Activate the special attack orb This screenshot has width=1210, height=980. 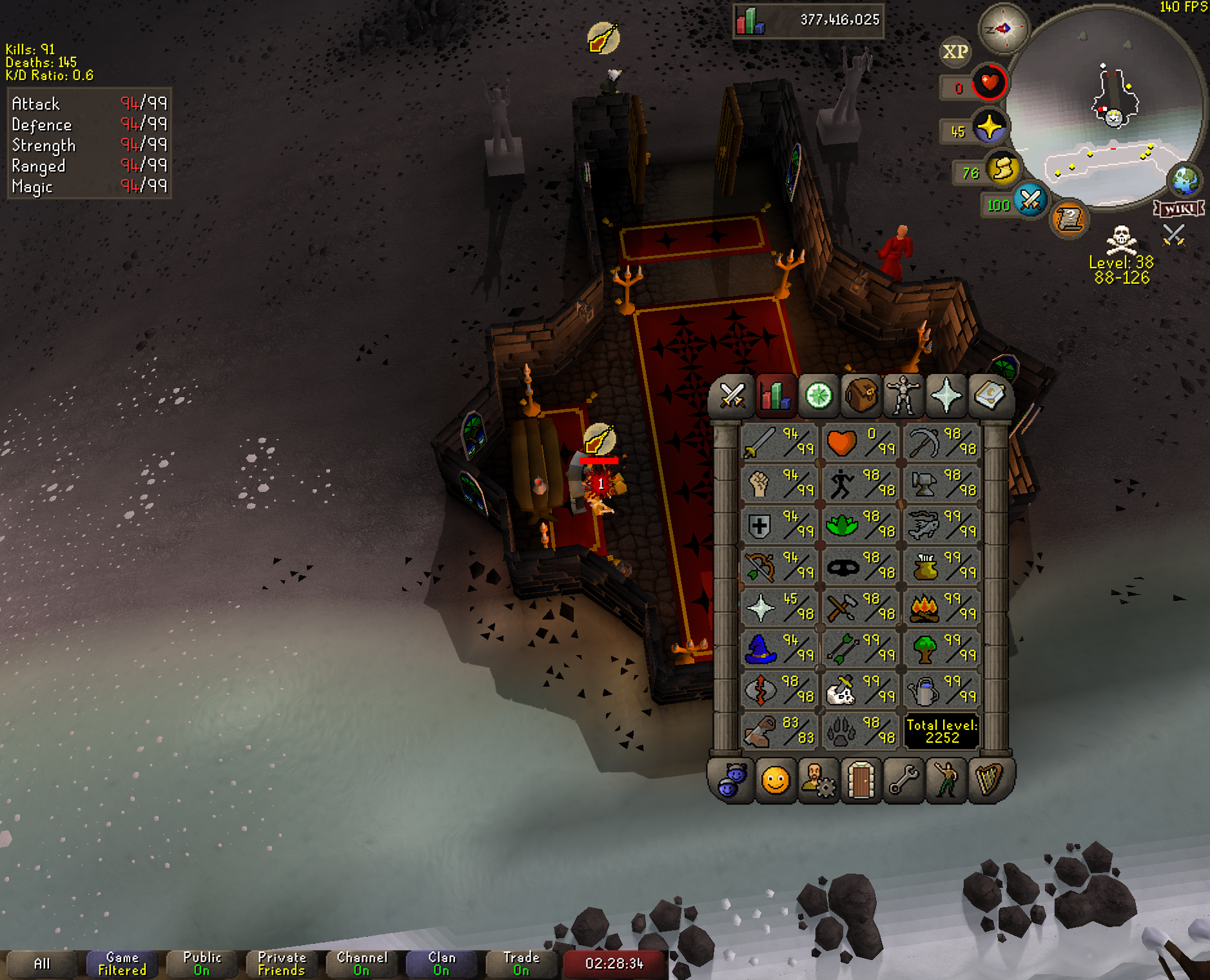pyautogui.click(x=1030, y=200)
